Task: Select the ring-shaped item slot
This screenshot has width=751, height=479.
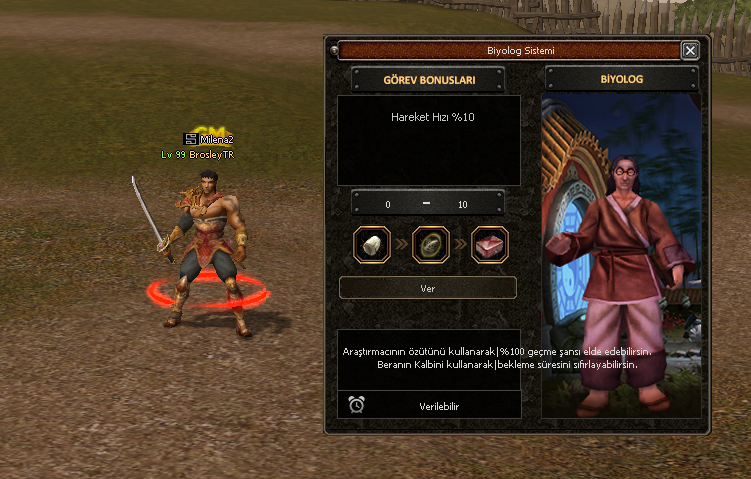Action: (430, 245)
